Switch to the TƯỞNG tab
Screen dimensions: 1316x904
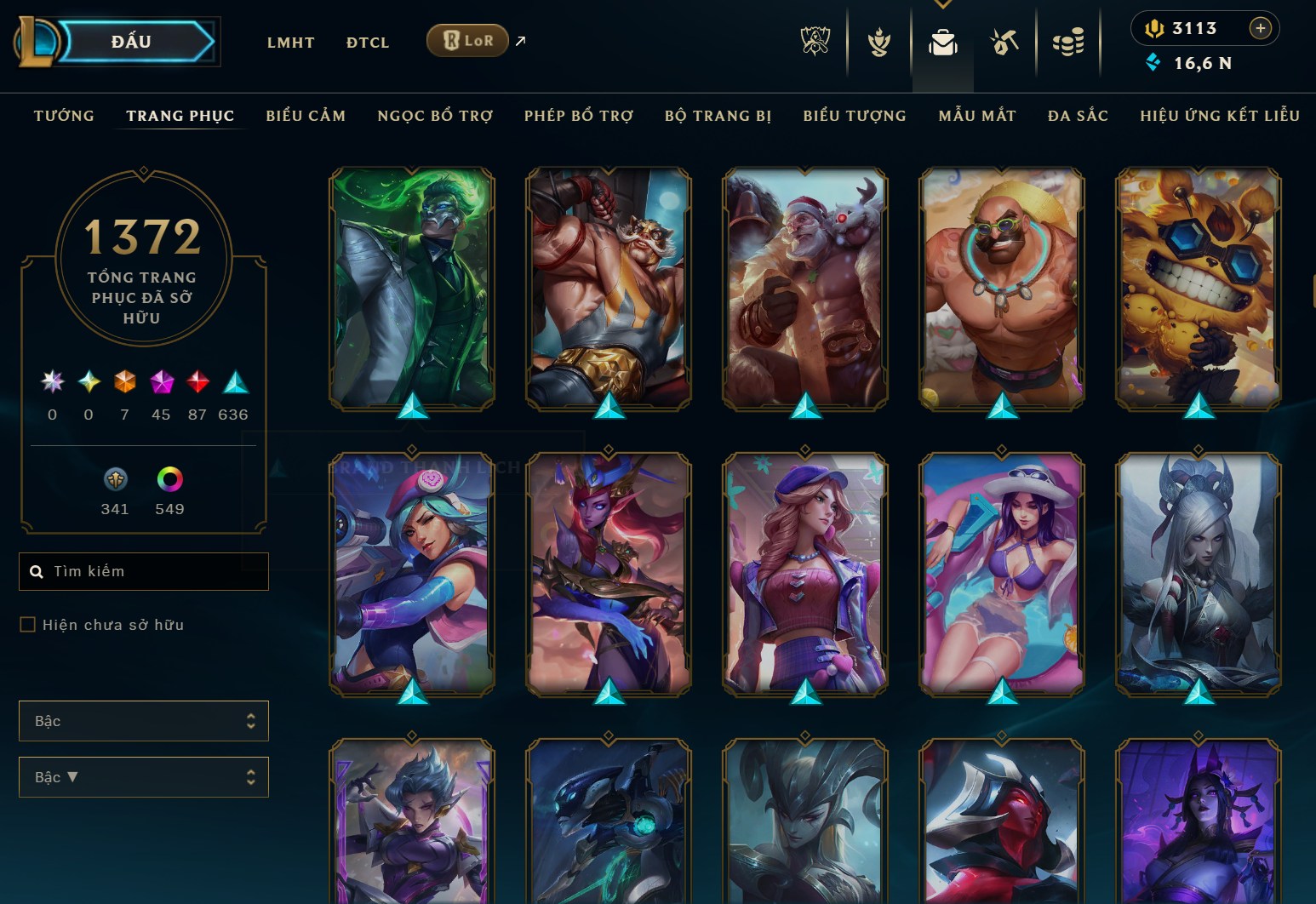point(64,116)
